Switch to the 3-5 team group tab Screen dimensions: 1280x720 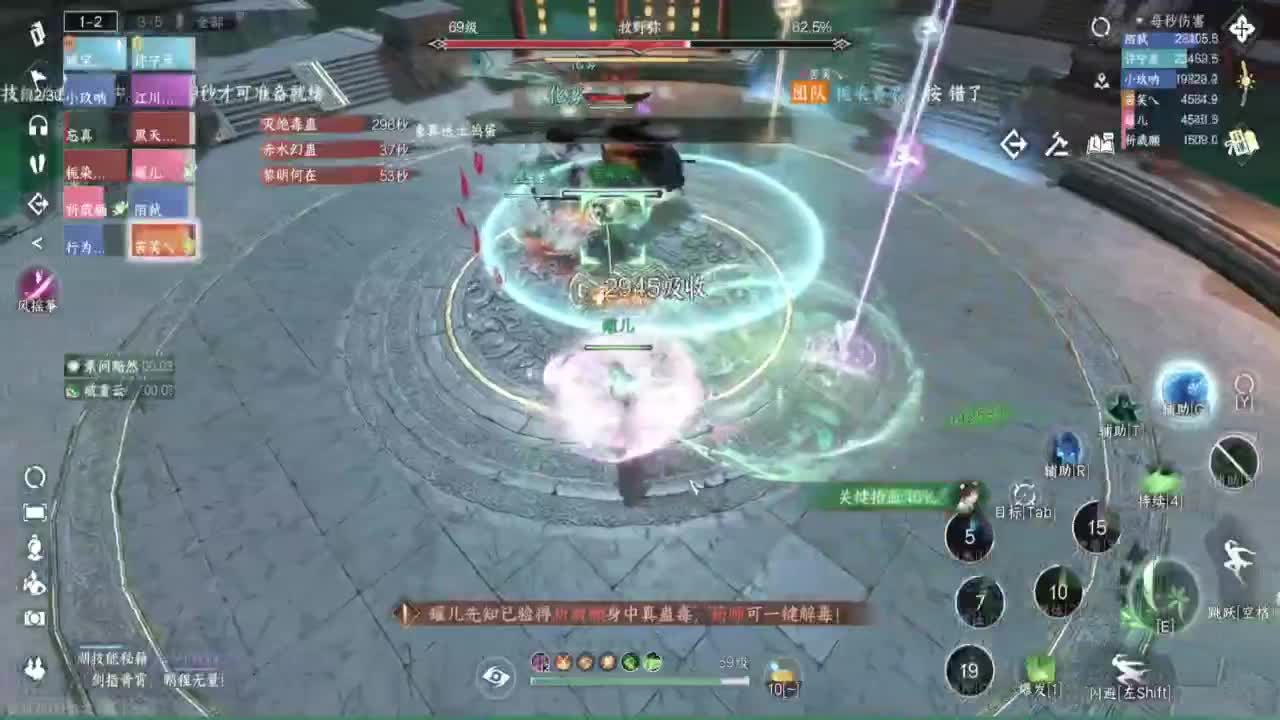click(x=150, y=20)
